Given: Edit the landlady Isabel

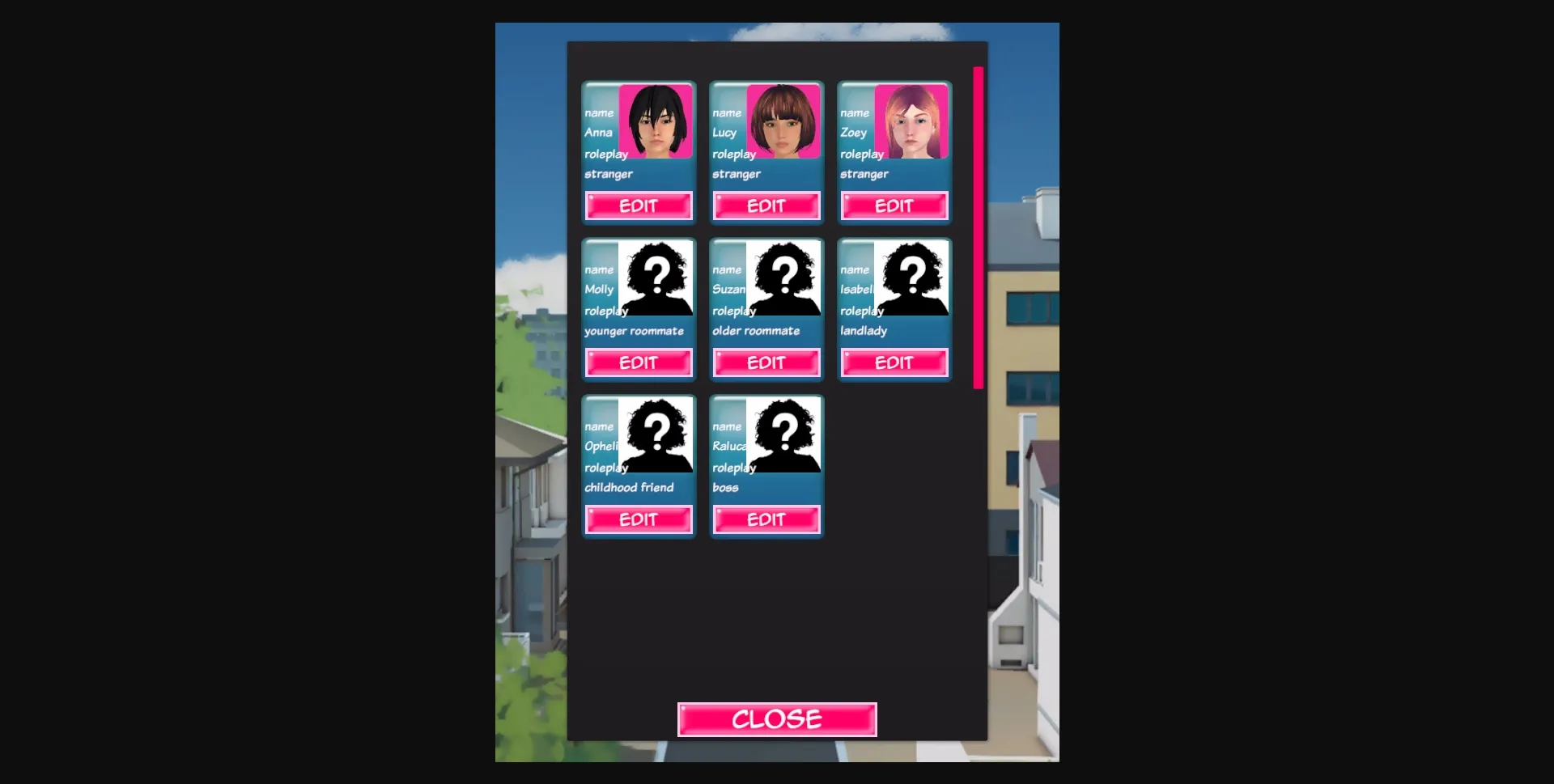Looking at the screenshot, I should coord(894,362).
